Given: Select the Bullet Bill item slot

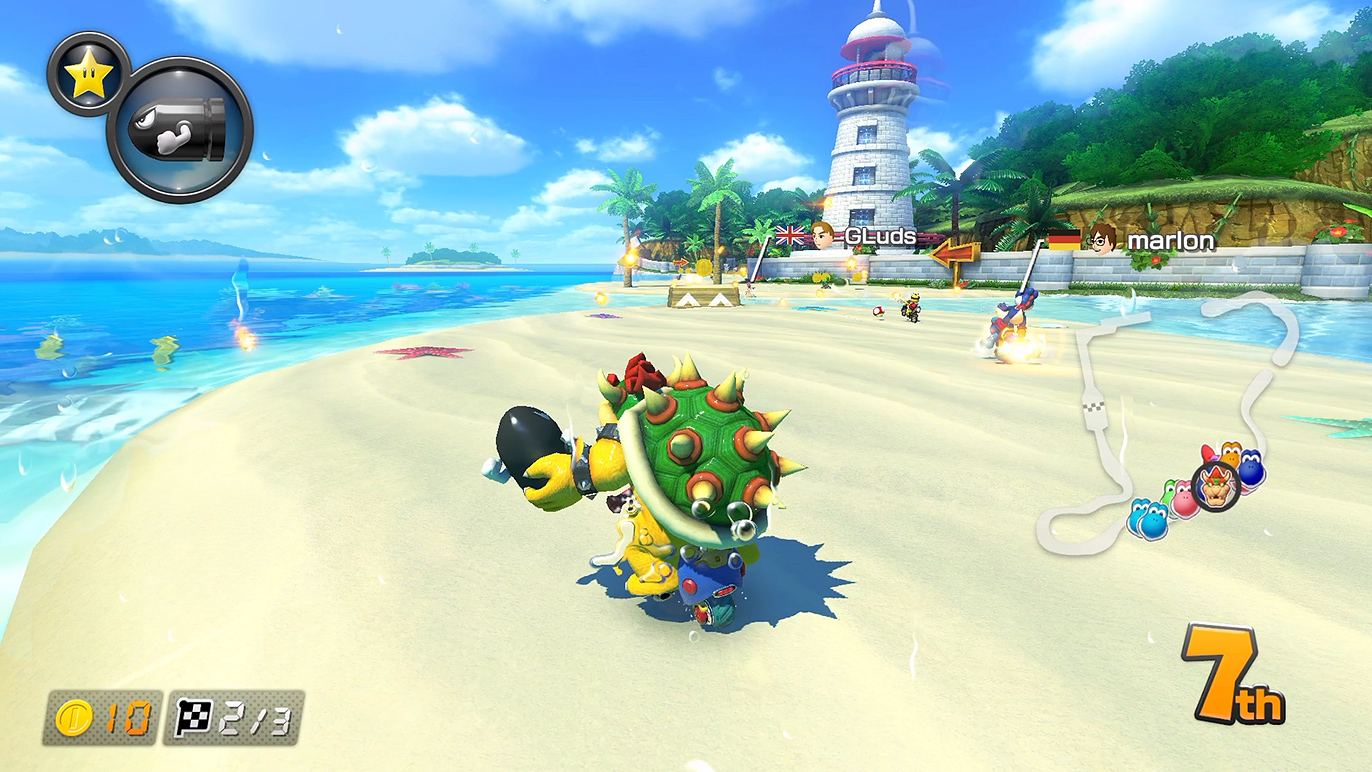Looking at the screenshot, I should pos(180,130).
